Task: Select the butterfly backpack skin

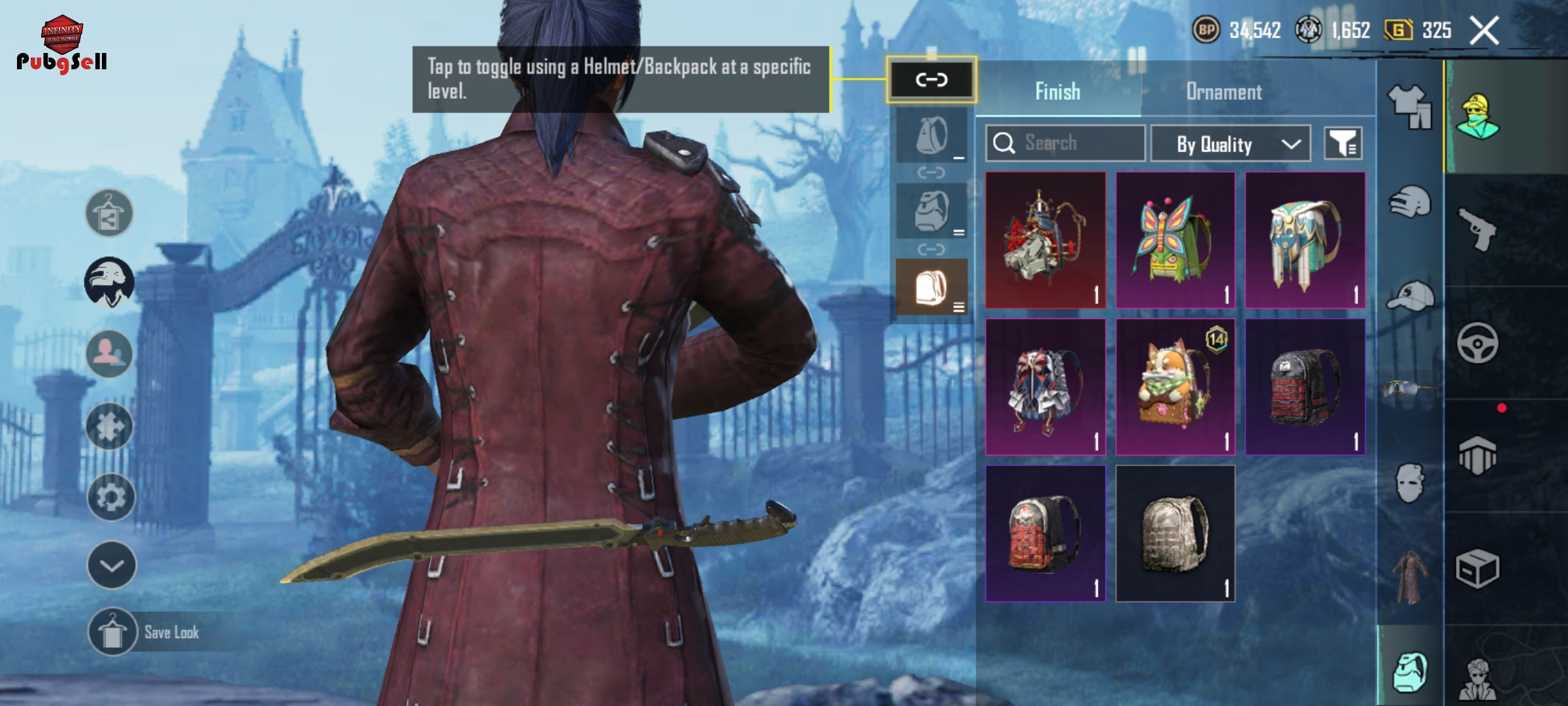Action: click(1175, 241)
